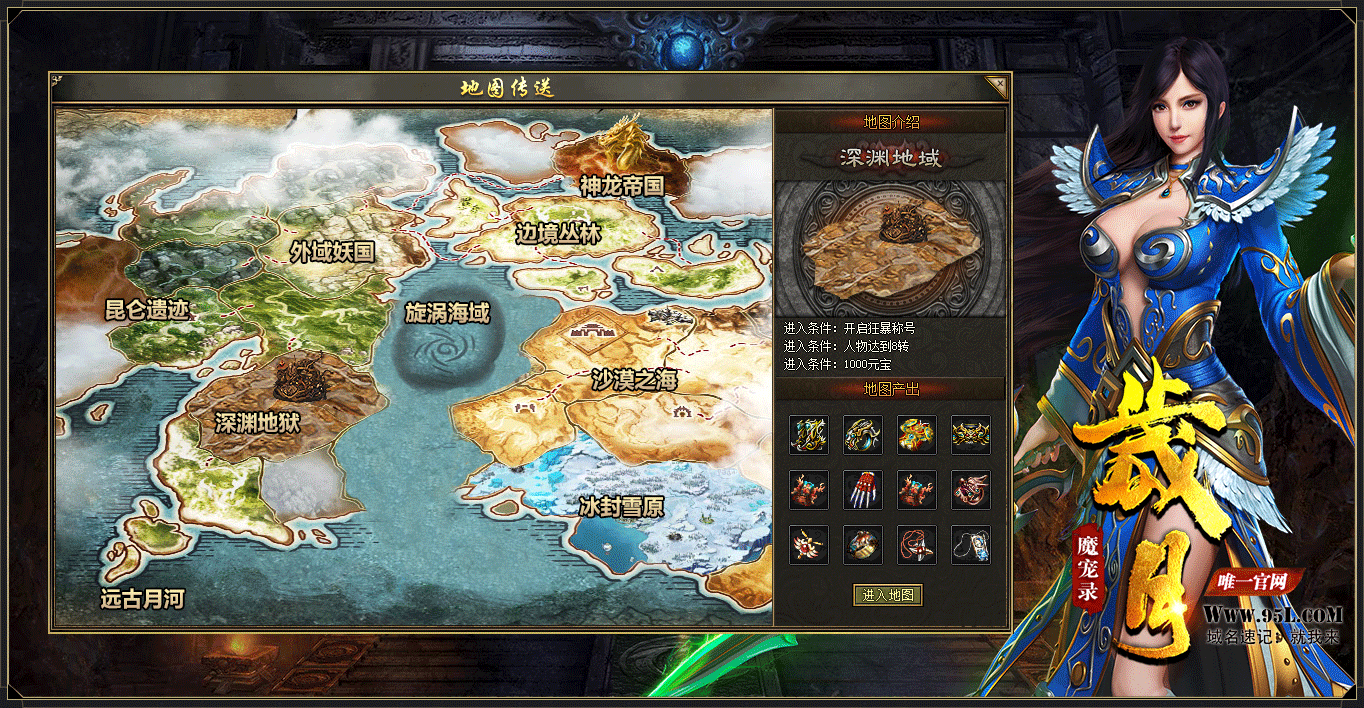
Task: View the silver dog-tag pendant drop
Action: click(971, 545)
